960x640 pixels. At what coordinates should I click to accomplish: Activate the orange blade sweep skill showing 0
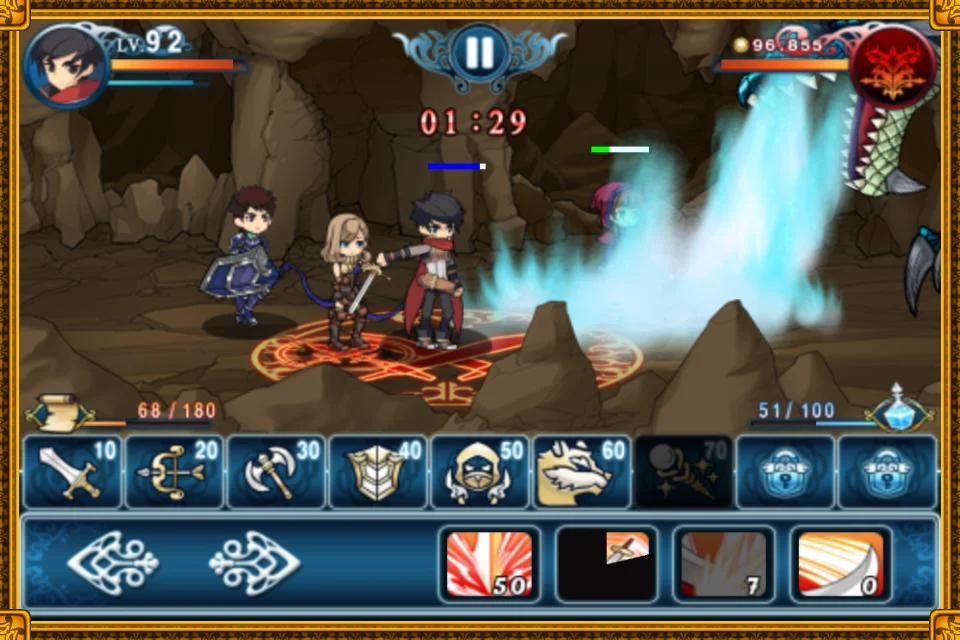(x=840, y=564)
